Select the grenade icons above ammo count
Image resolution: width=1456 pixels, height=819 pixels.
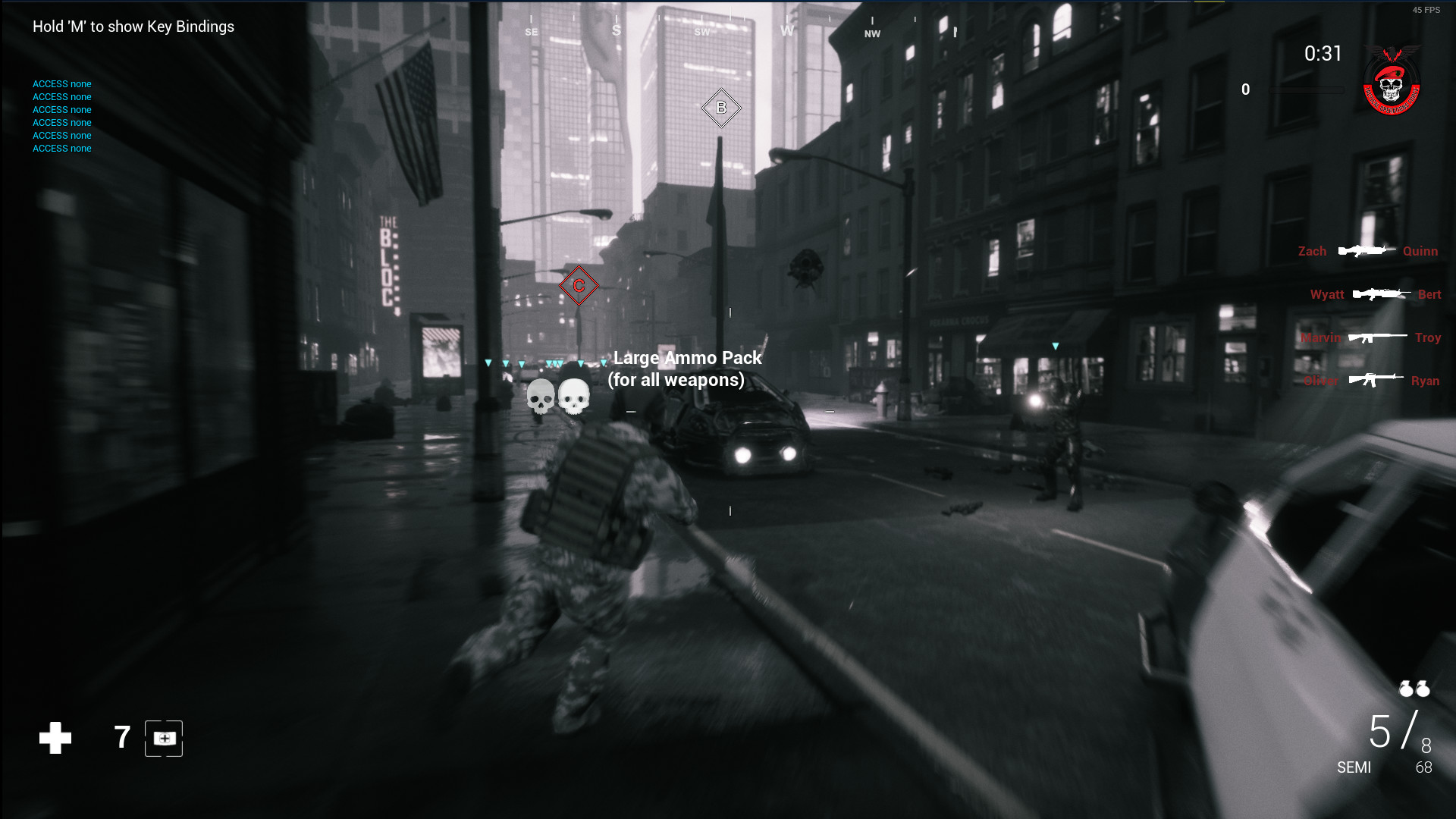pos(1415,689)
